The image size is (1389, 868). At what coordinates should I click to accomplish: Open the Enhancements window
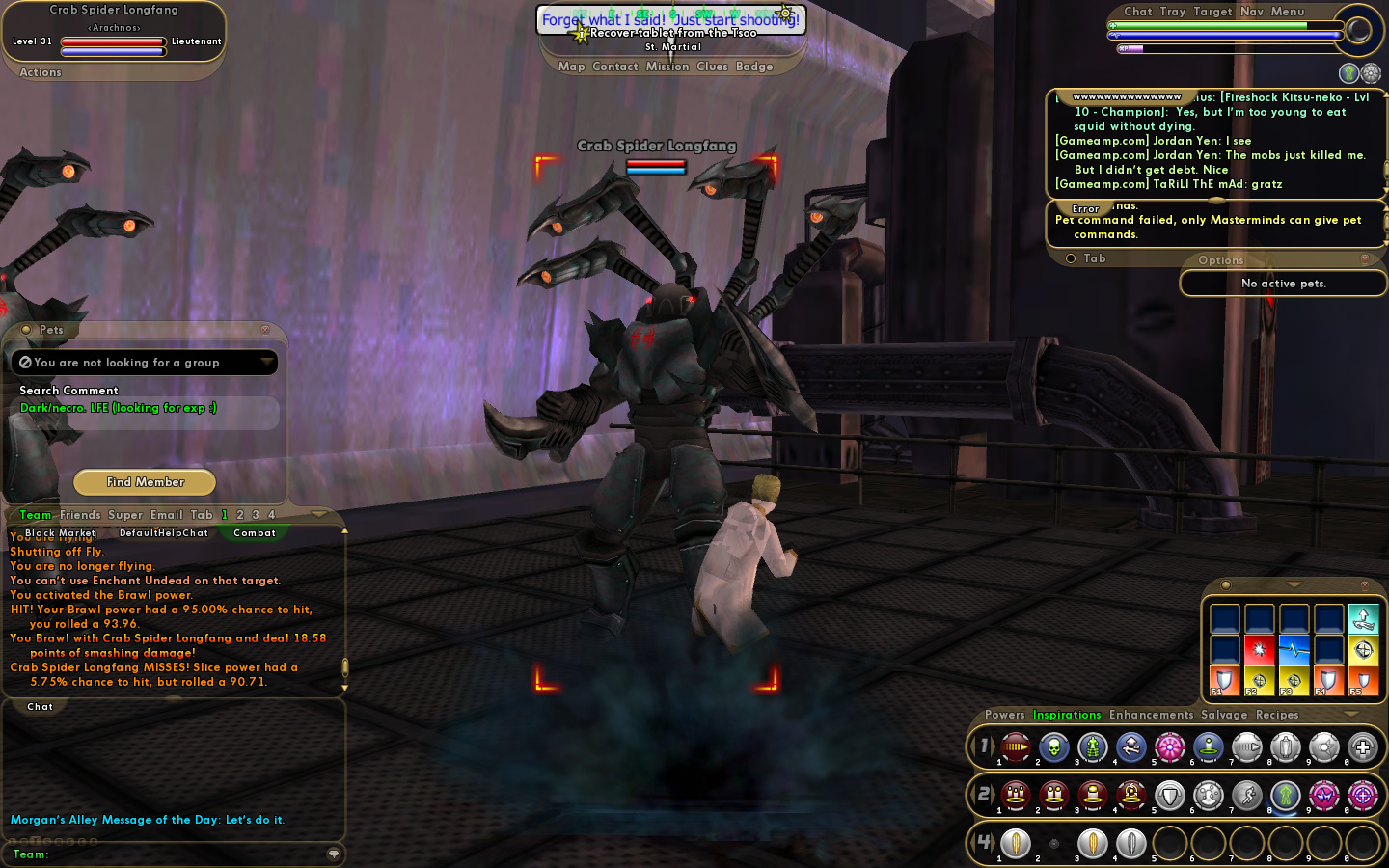tap(1151, 715)
